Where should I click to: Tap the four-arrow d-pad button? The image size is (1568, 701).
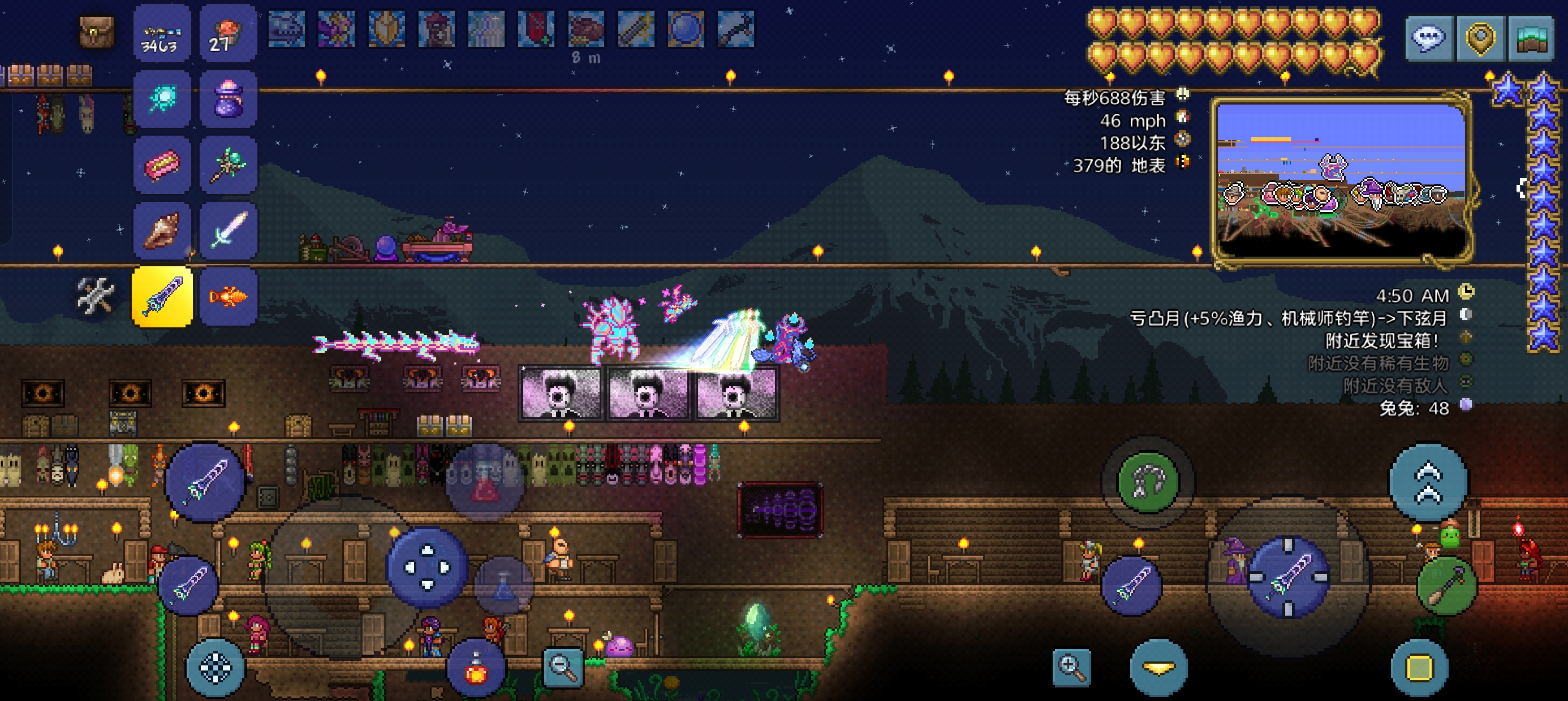427,567
